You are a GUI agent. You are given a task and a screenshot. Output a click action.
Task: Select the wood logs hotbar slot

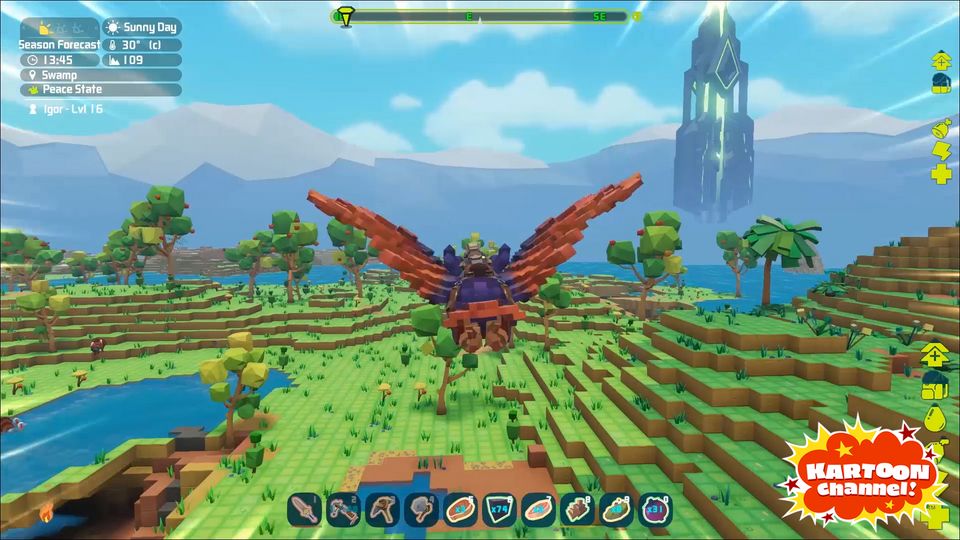click(x=577, y=510)
